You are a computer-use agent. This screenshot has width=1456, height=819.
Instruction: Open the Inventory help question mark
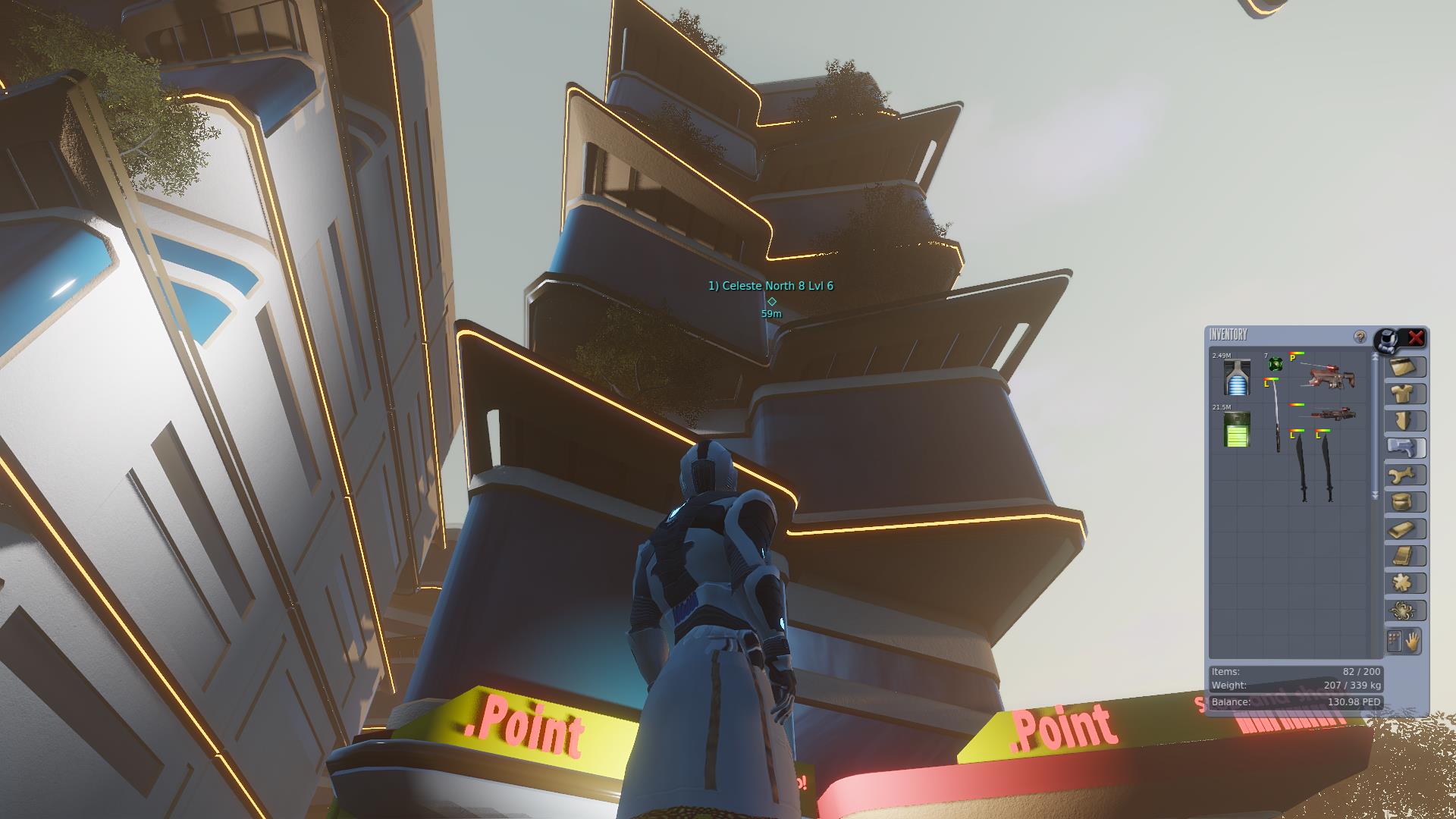point(1360,337)
